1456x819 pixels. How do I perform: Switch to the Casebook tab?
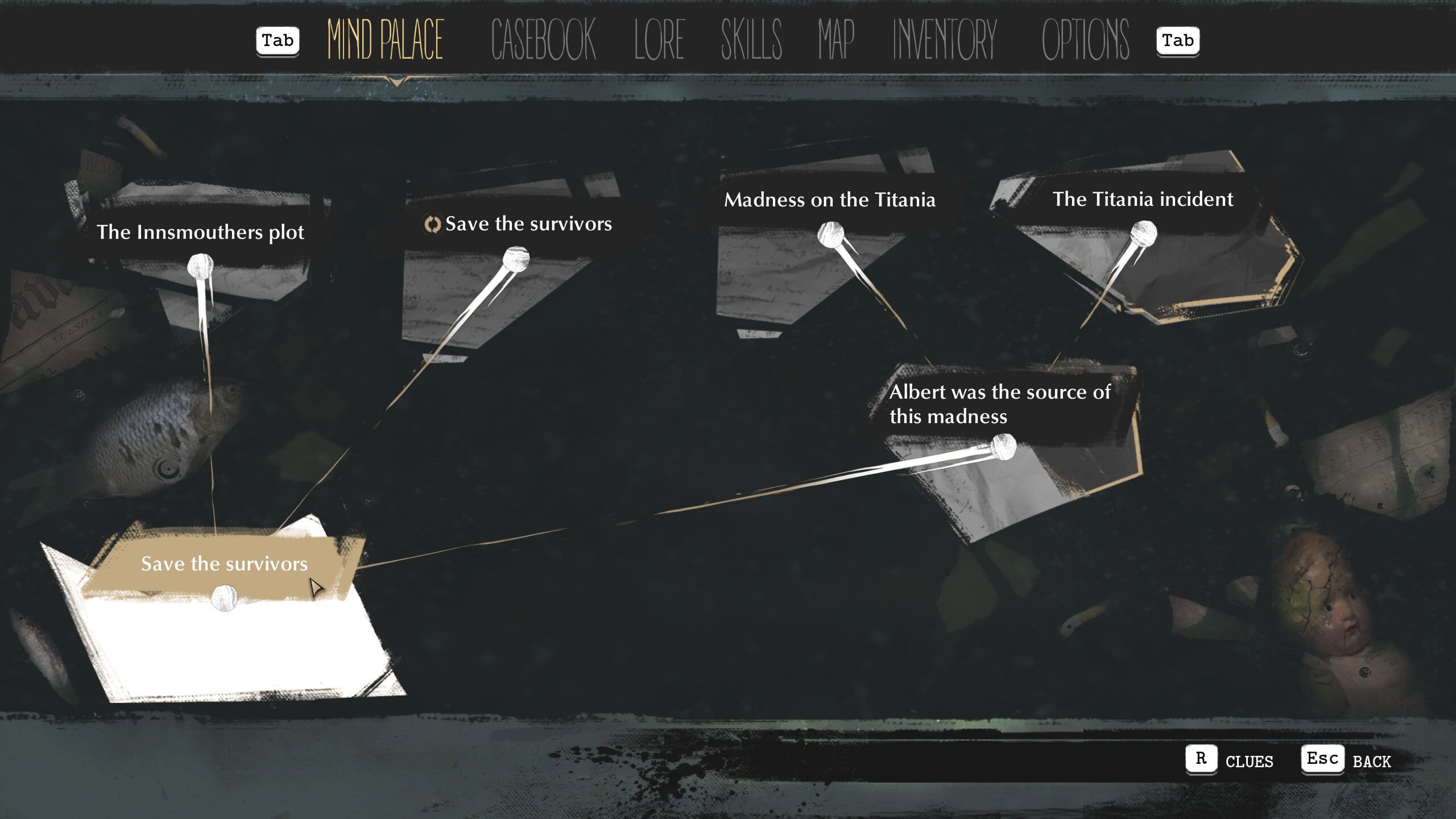tap(543, 40)
